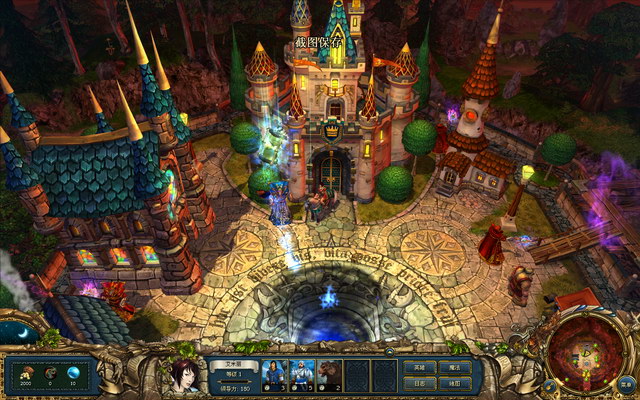This screenshot has height=400, width=640.
Task: Open the 日志 quest journal
Action: [x=419, y=383]
